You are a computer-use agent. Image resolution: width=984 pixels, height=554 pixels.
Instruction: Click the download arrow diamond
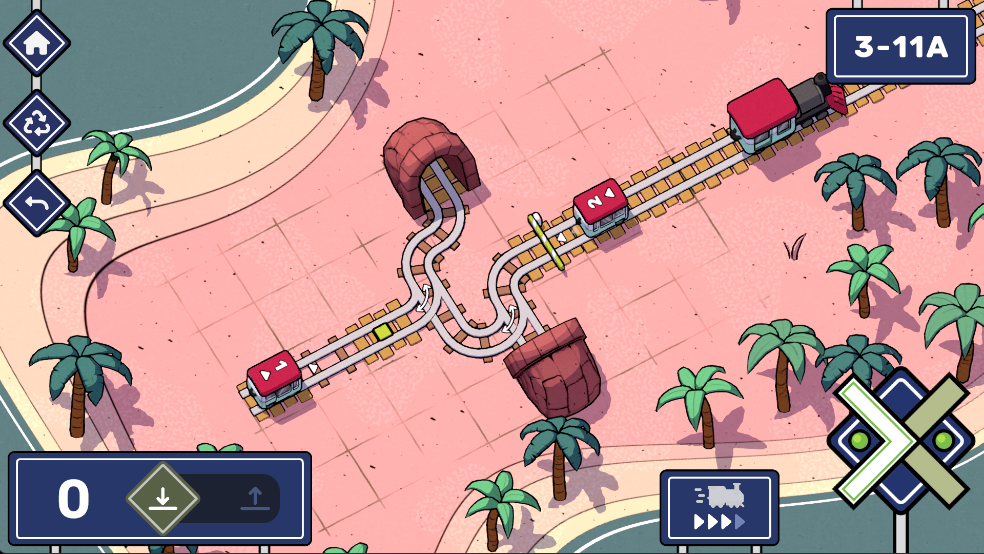[x=162, y=498]
